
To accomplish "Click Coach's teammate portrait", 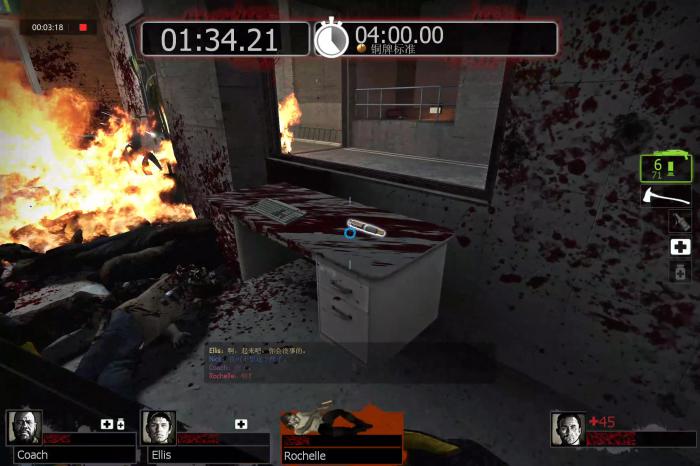I will (x=24, y=427).
